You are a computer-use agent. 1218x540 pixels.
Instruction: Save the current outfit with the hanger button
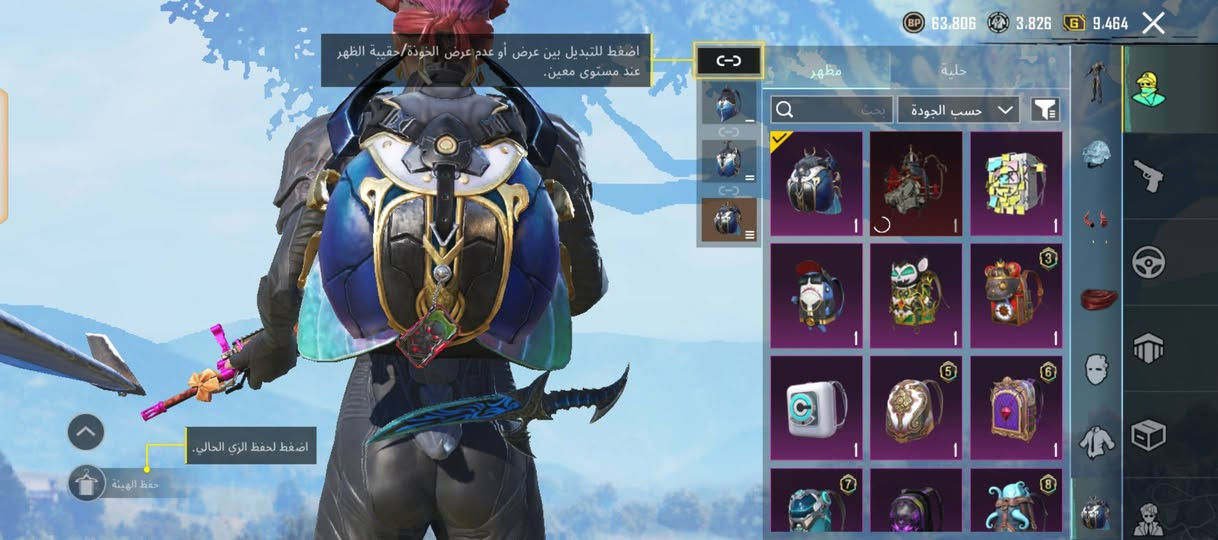tap(87, 484)
